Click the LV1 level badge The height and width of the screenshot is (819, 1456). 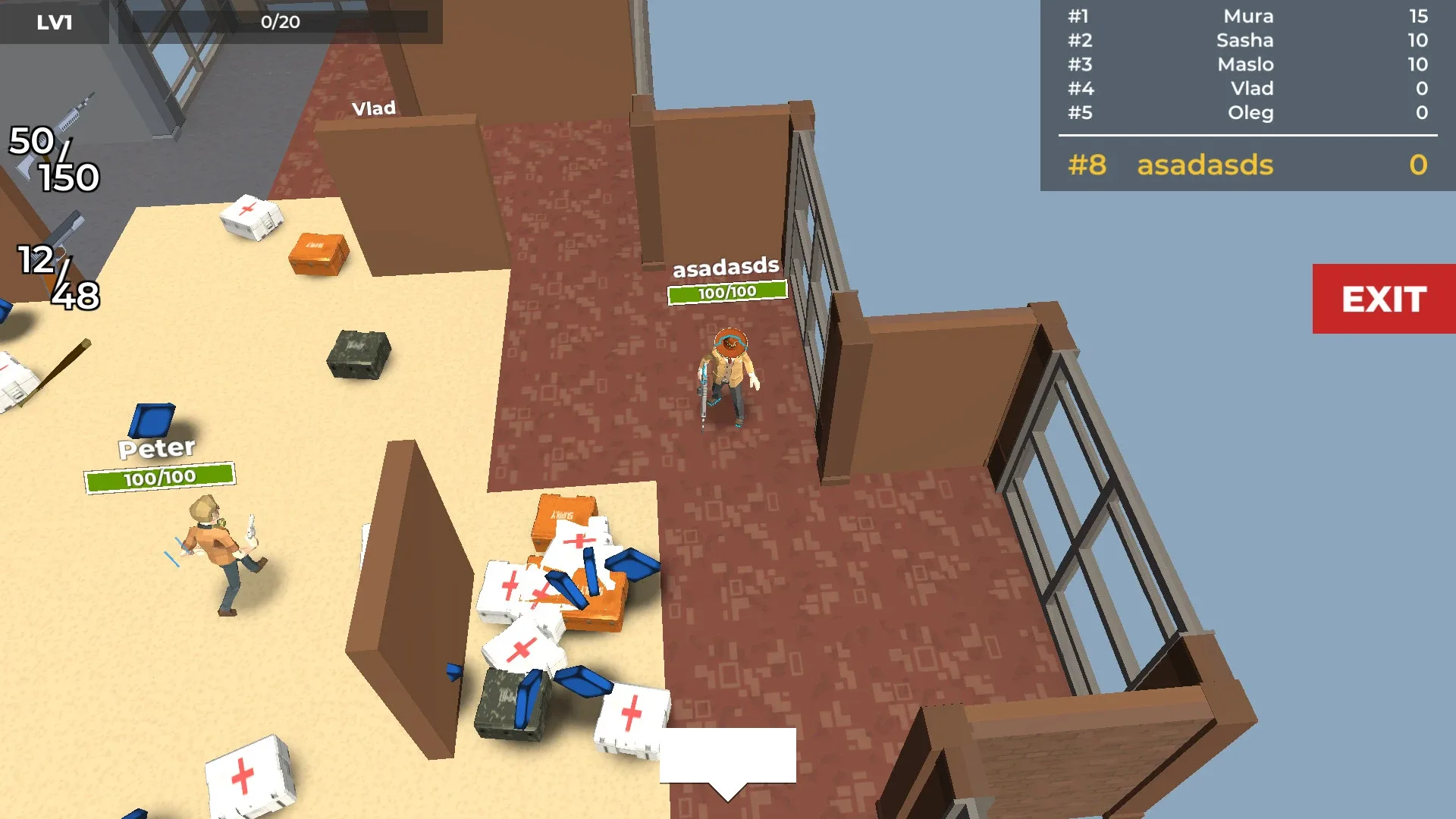[53, 22]
